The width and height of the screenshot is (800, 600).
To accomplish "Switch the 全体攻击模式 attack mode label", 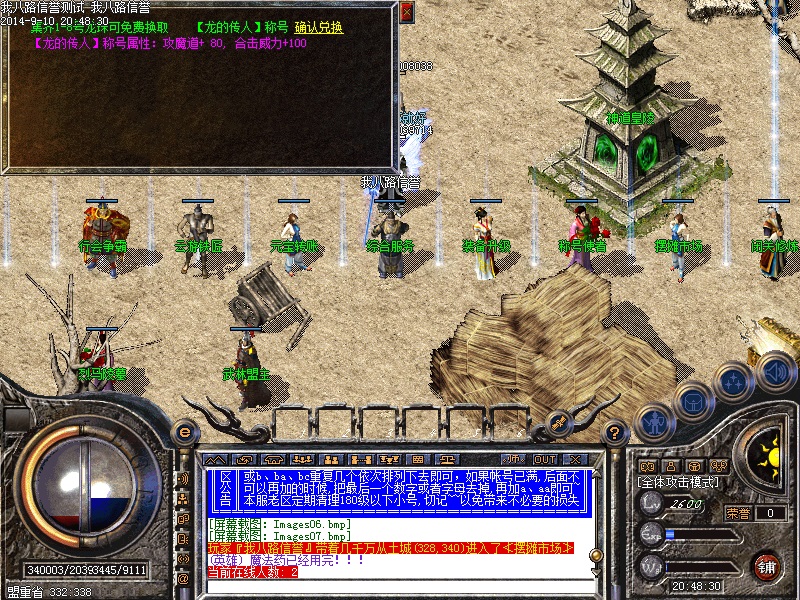I will 678,481.
